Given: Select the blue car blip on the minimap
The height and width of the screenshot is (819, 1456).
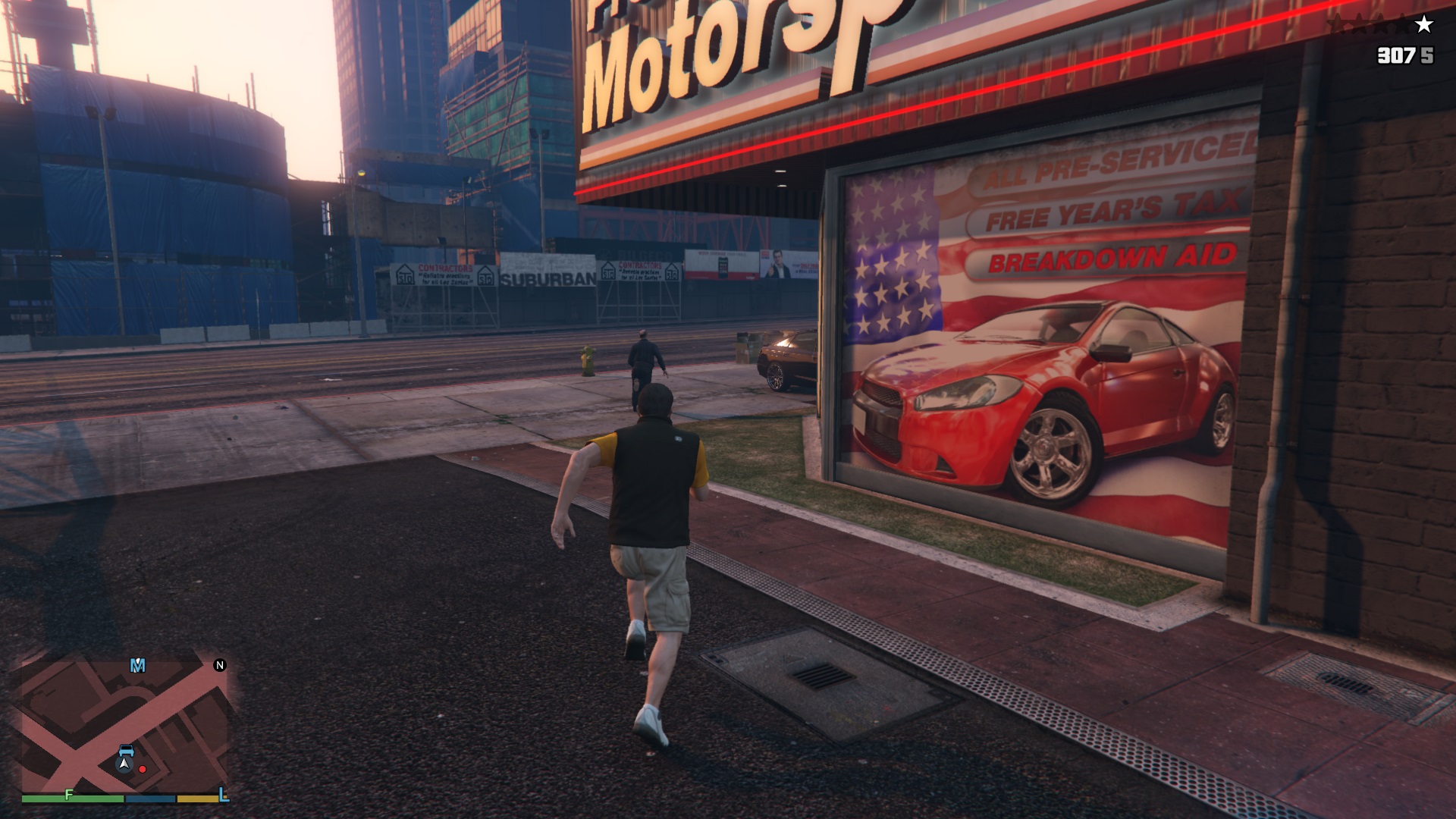Looking at the screenshot, I should pos(127,751).
